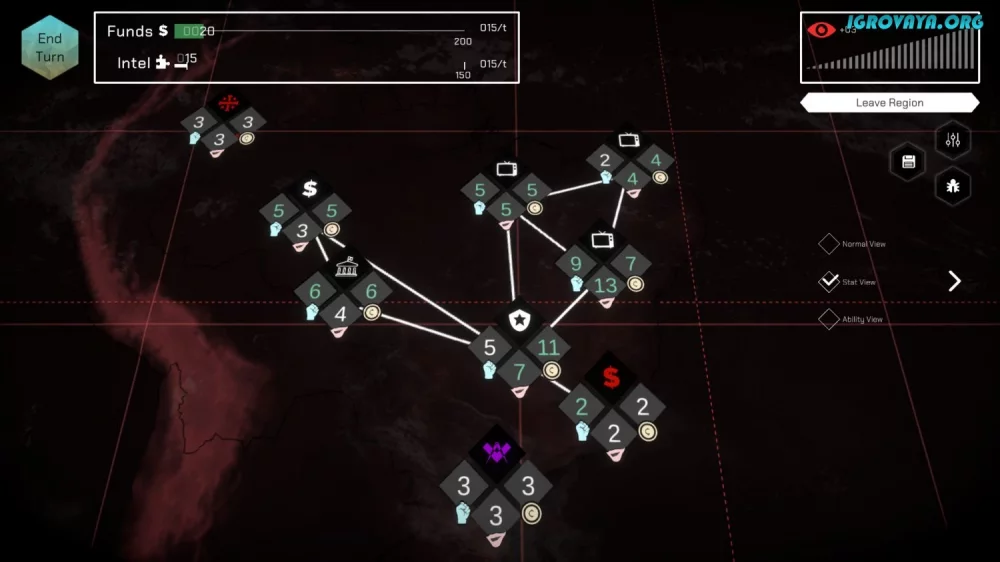This screenshot has height=562, width=1000.
Task: Click the right arrow chevron
Action: point(954,281)
